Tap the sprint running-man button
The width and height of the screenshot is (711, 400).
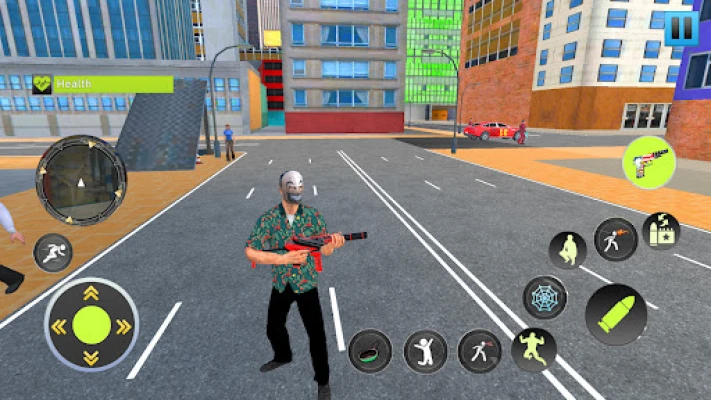(53, 252)
